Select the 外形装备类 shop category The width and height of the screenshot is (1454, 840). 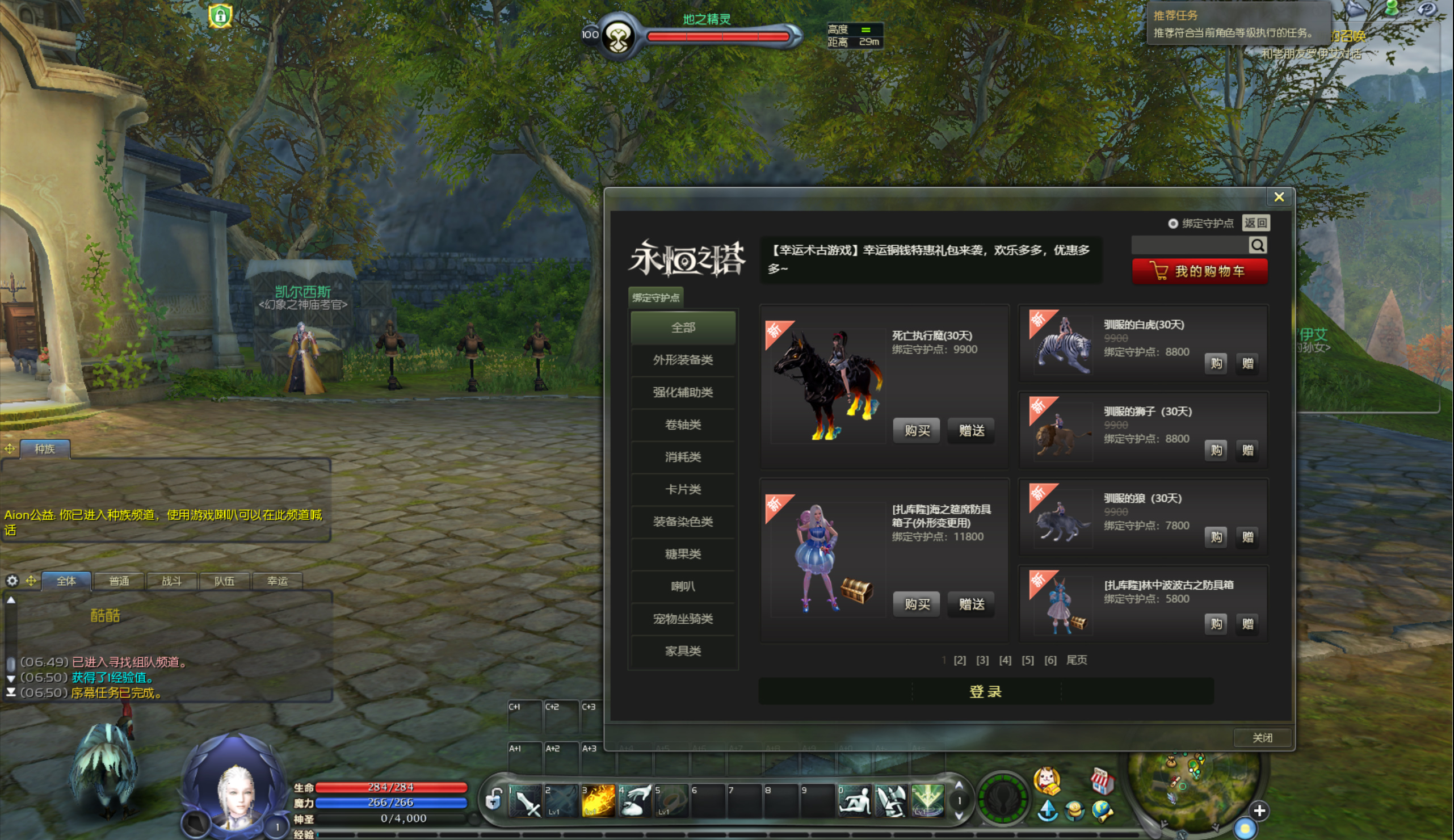pyautogui.click(x=683, y=360)
